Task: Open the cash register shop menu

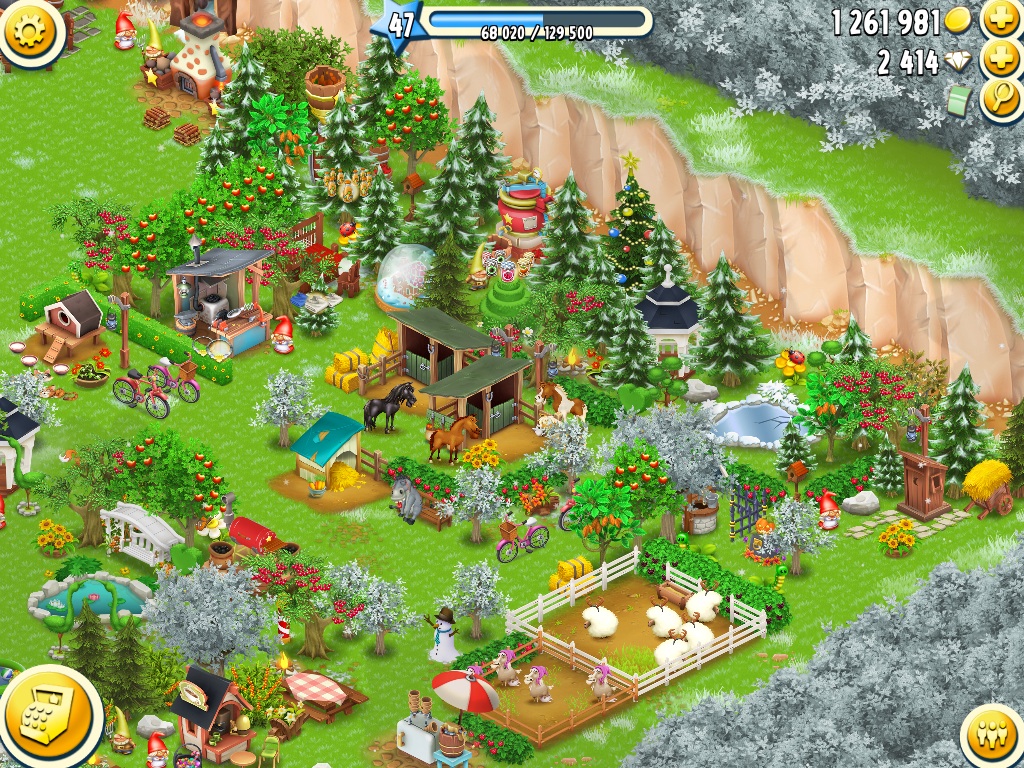Action: click(x=46, y=714)
